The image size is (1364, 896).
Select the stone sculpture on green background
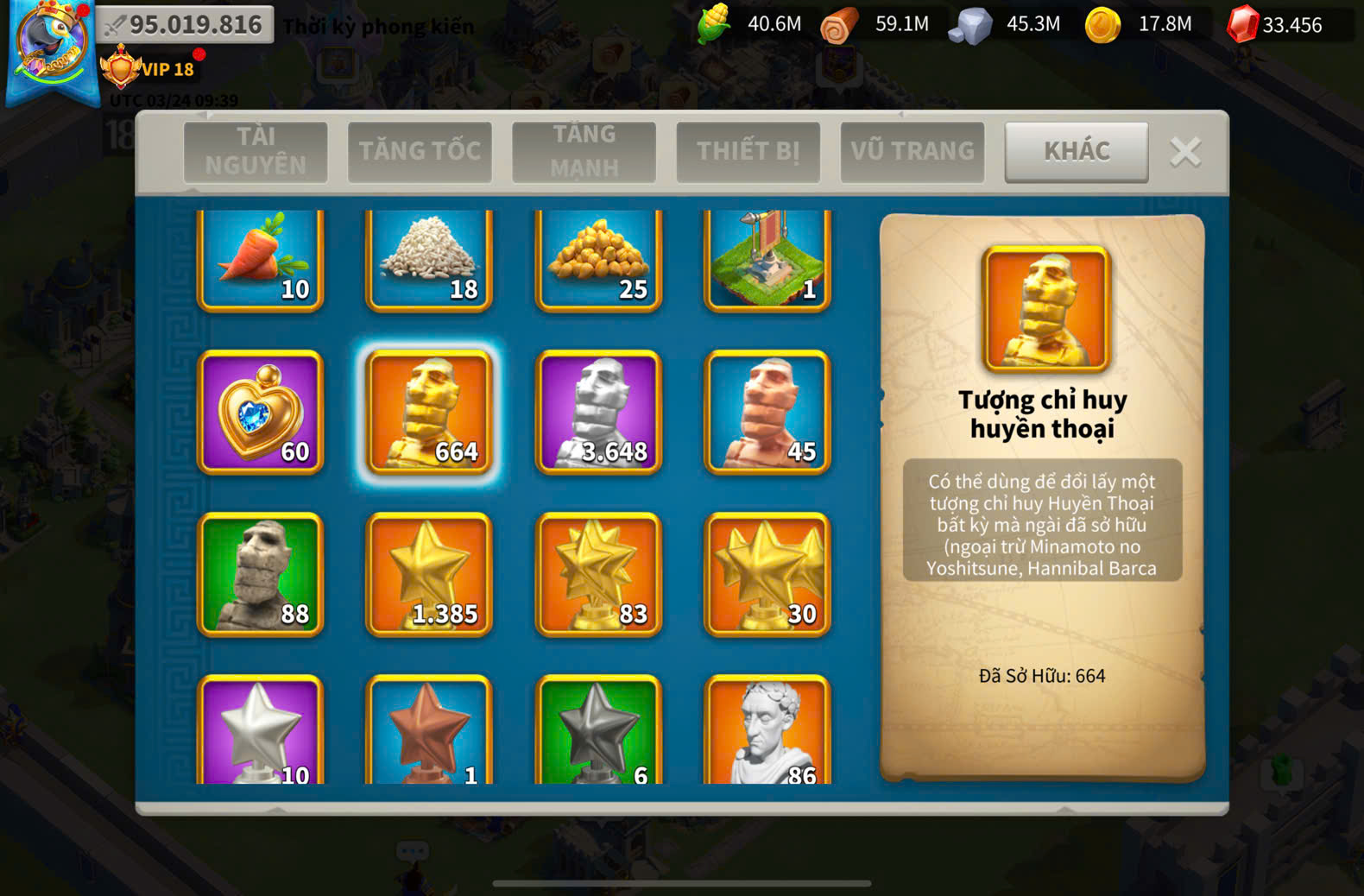pos(261,574)
